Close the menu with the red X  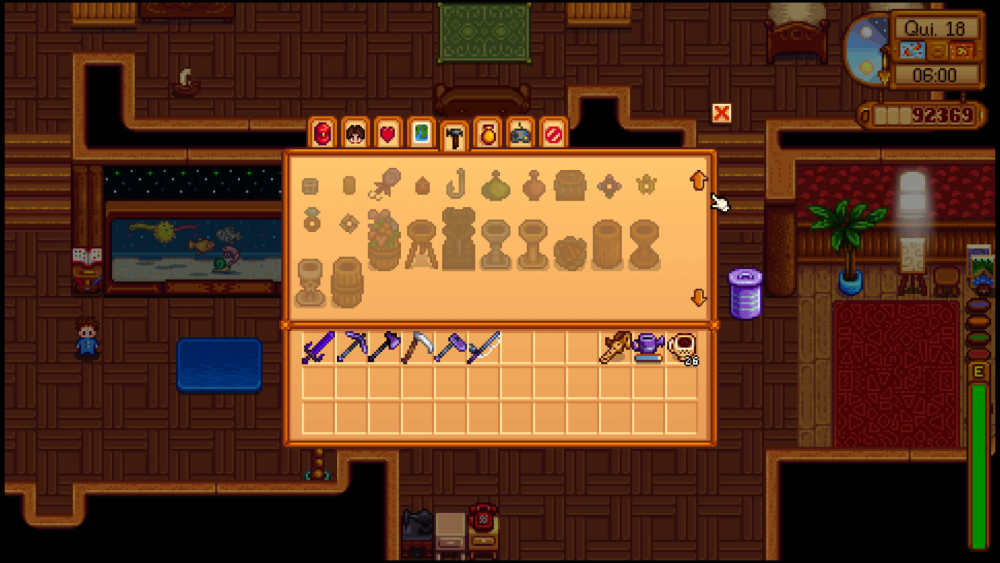[721, 113]
